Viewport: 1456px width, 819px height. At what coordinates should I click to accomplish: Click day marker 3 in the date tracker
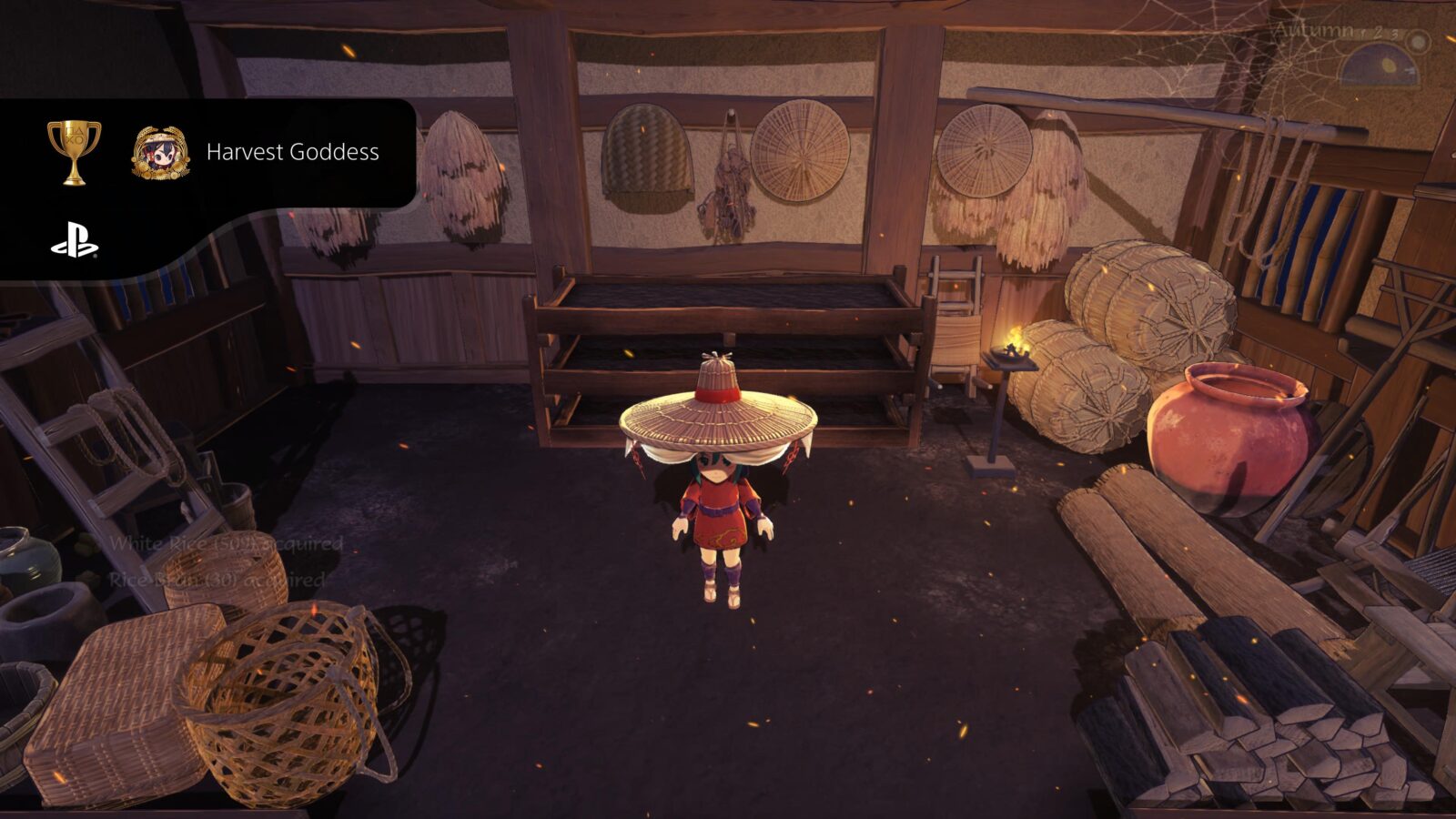pyautogui.click(x=1396, y=35)
